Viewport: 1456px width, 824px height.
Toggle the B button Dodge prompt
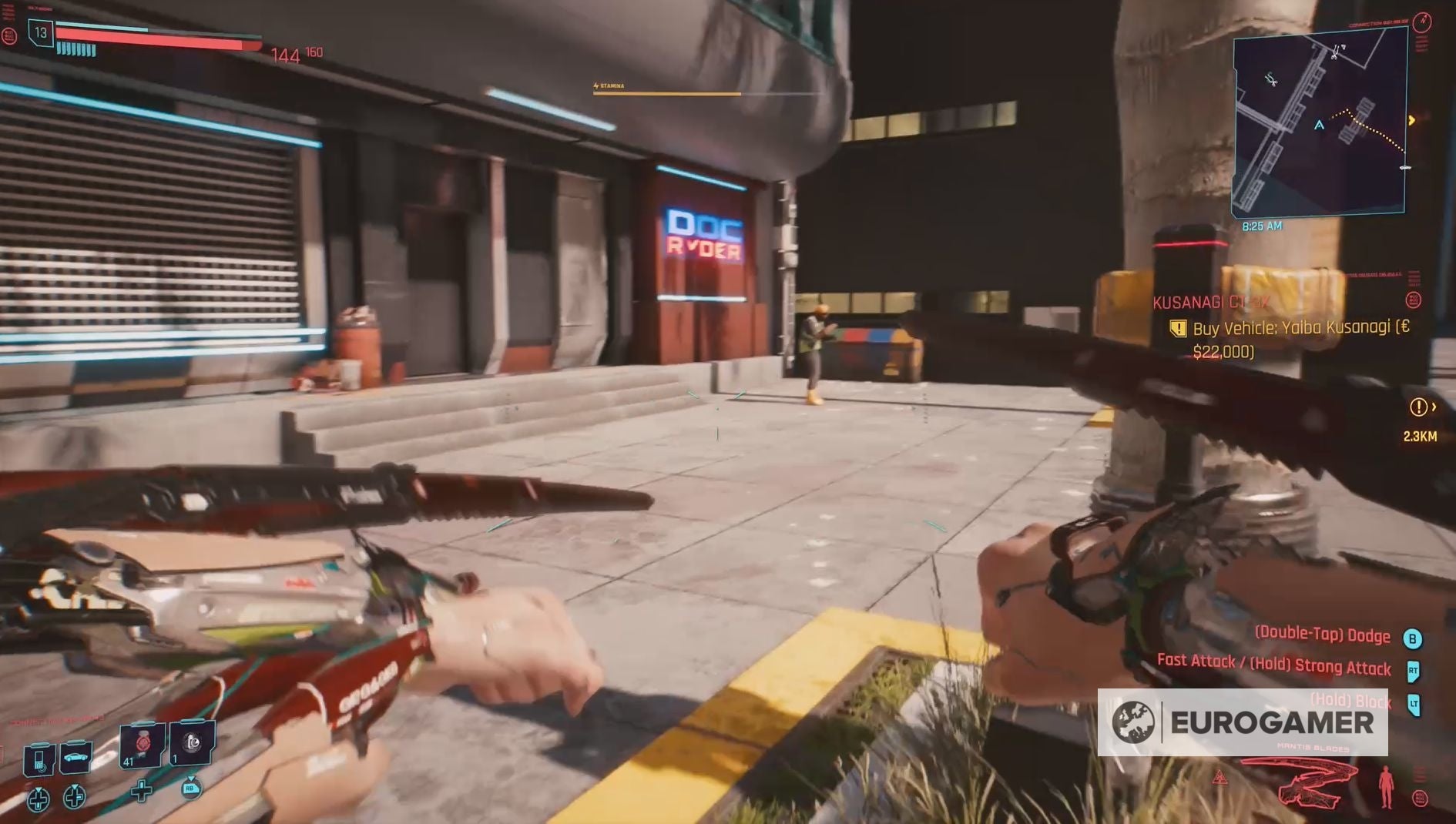pos(1413,636)
